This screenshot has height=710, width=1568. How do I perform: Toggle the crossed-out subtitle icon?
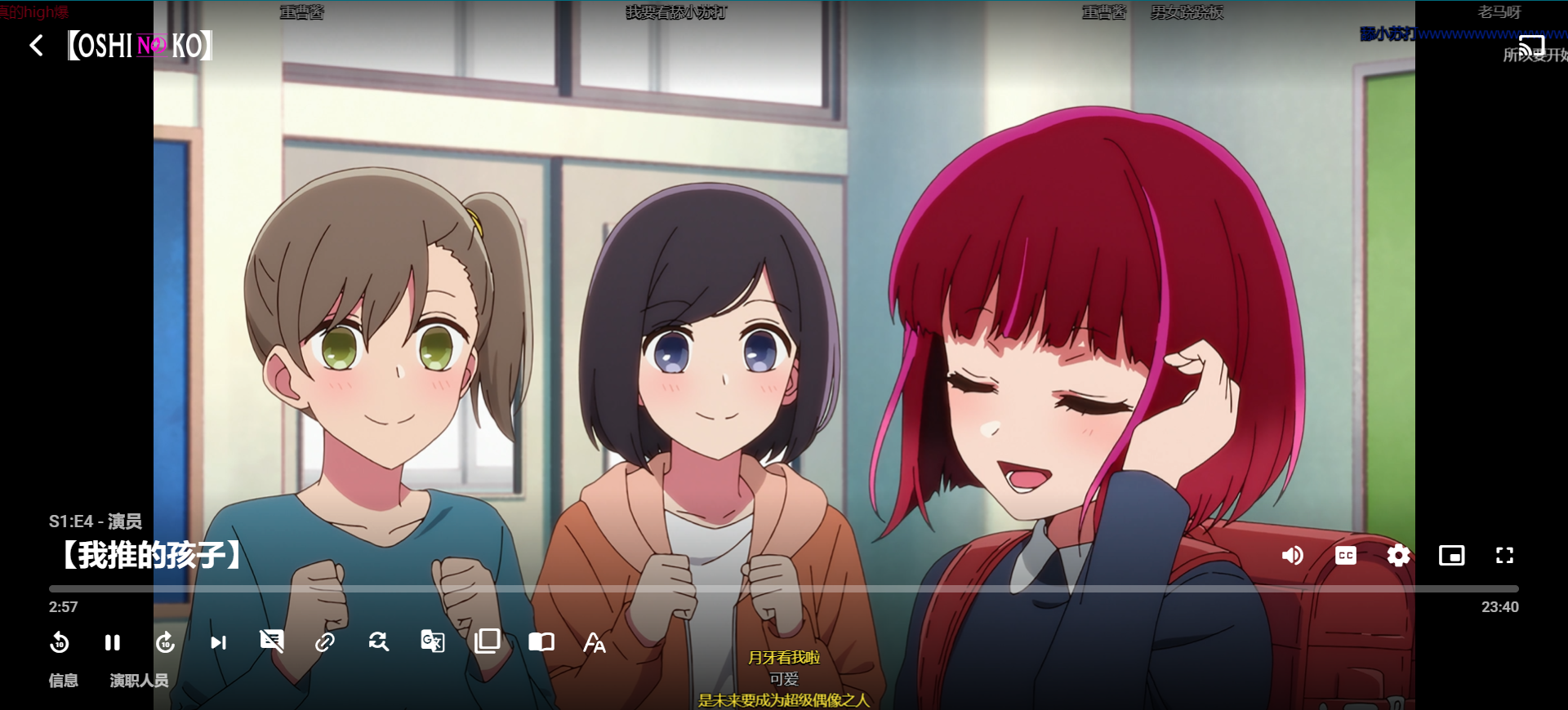click(271, 641)
